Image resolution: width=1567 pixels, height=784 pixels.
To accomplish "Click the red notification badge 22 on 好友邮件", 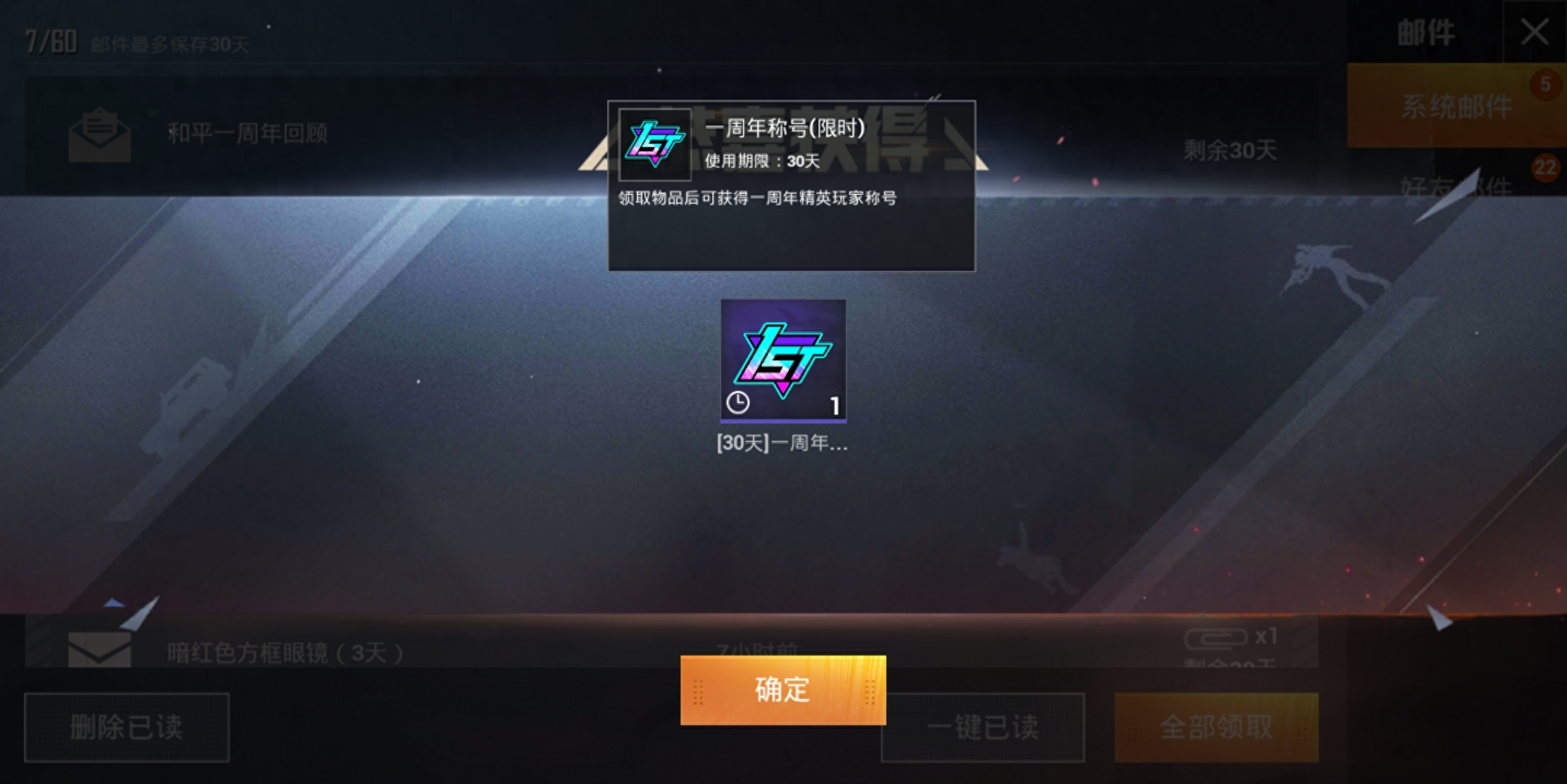I will pyautogui.click(x=1546, y=168).
